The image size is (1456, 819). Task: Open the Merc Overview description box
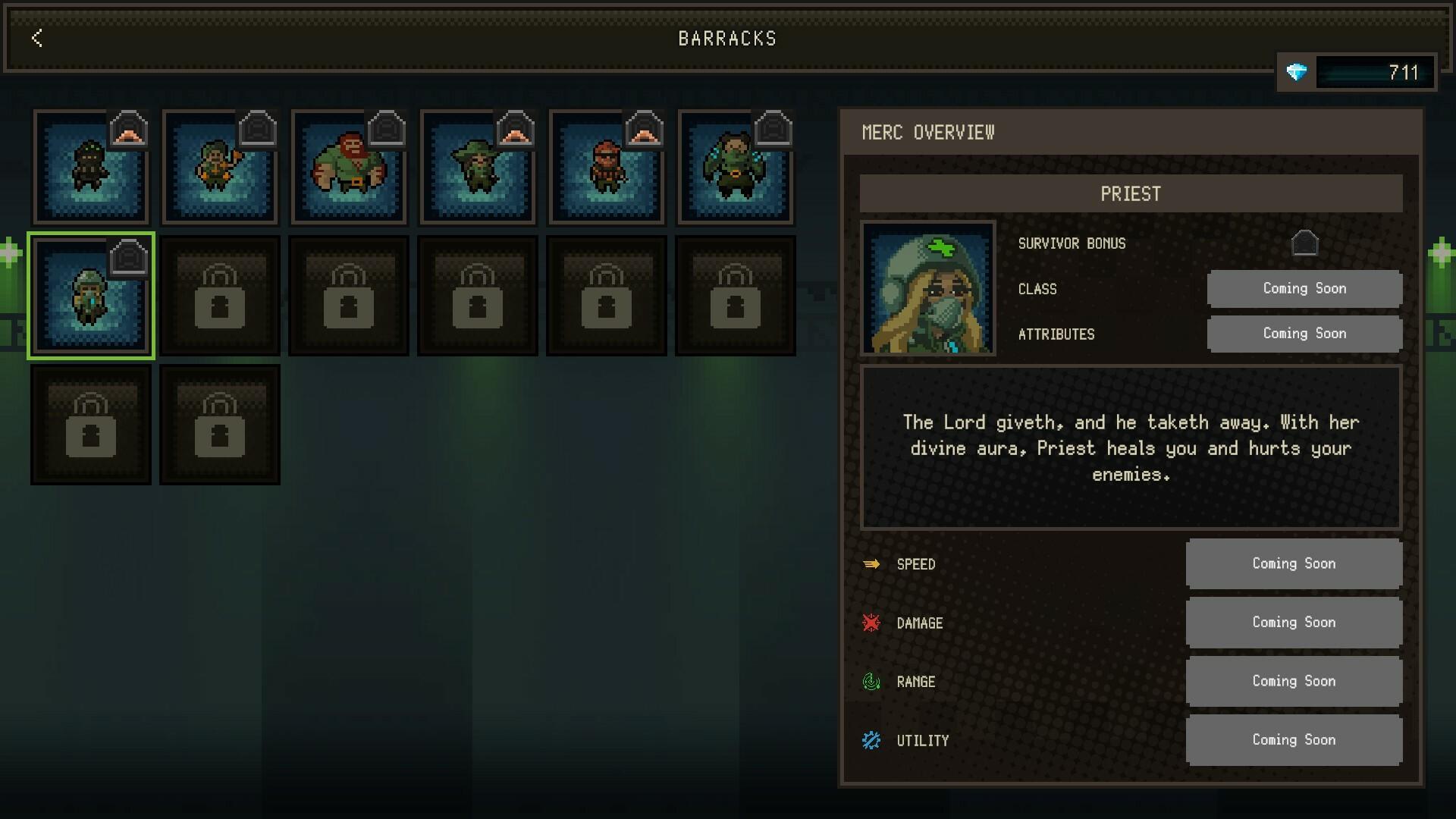pyautogui.click(x=1131, y=448)
